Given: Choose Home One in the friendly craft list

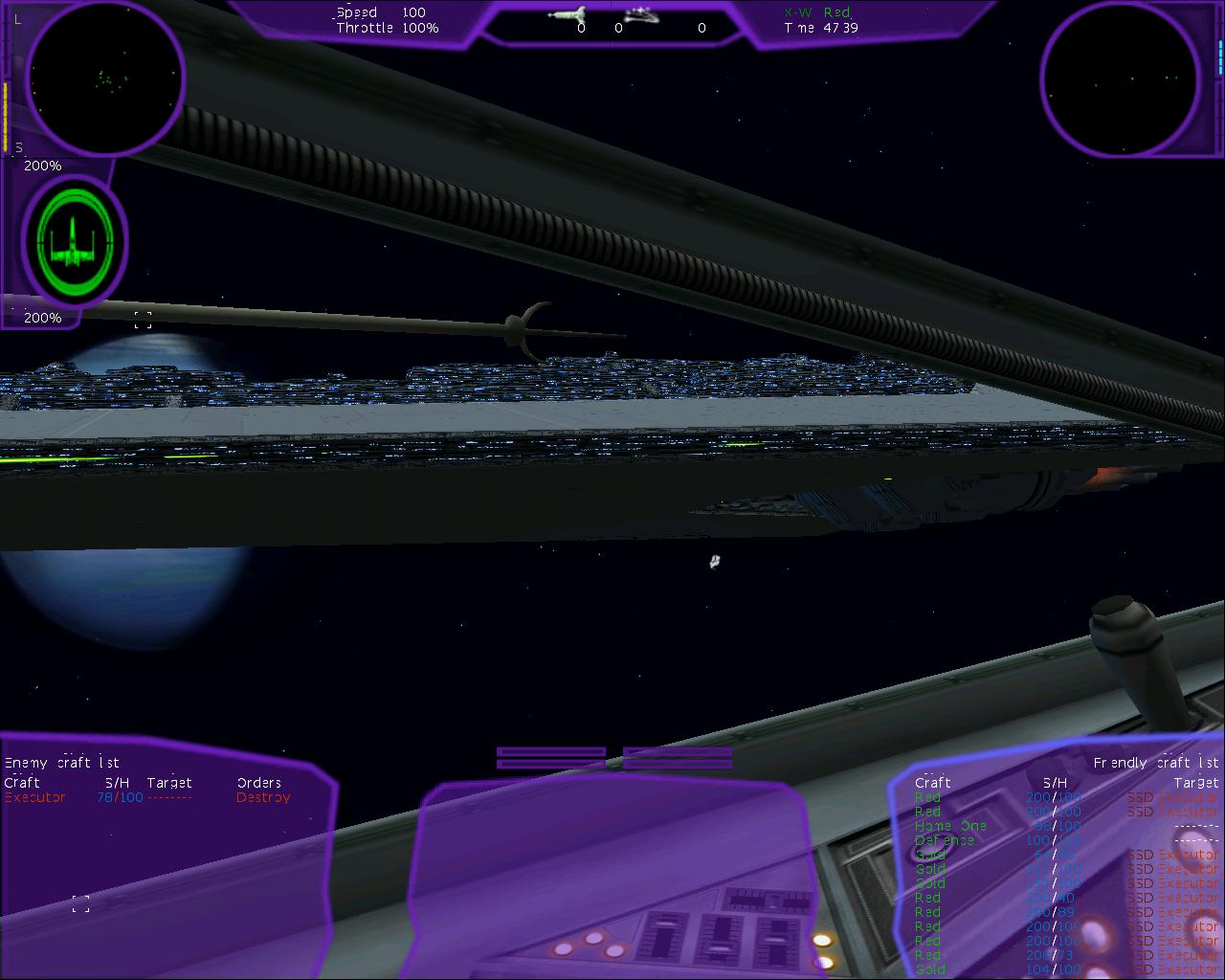Looking at the screenshot, I should pos(950,826).
